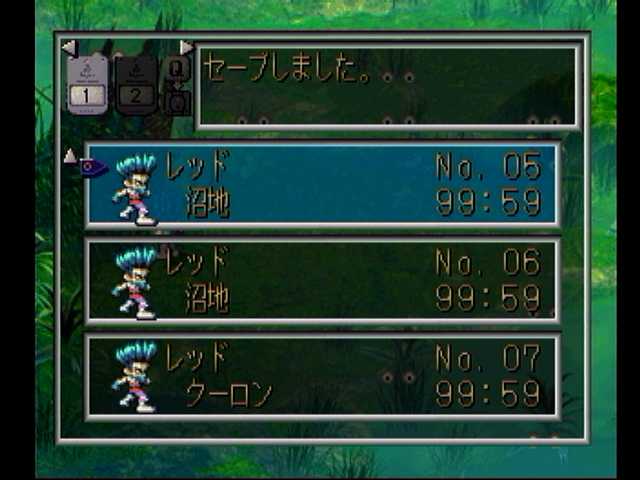Choose save file No. 06
This screenshot has height=480, width=640.
point(322,281)
